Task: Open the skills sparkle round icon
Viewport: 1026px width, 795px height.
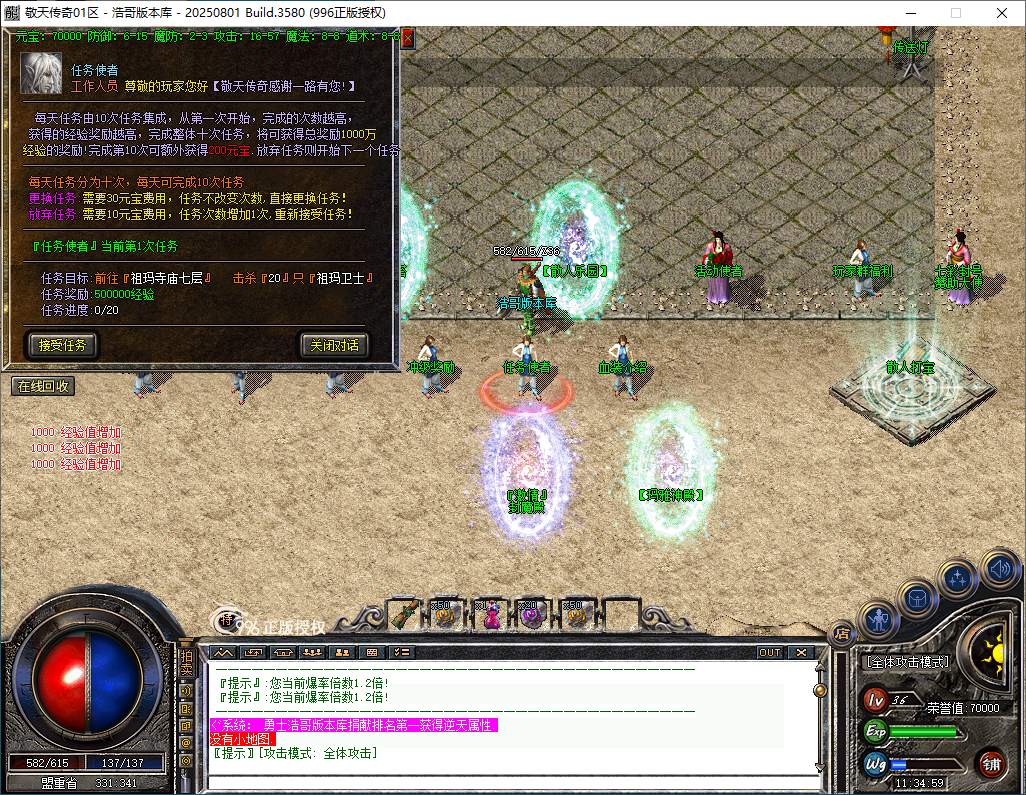Action: coord(957,579)
